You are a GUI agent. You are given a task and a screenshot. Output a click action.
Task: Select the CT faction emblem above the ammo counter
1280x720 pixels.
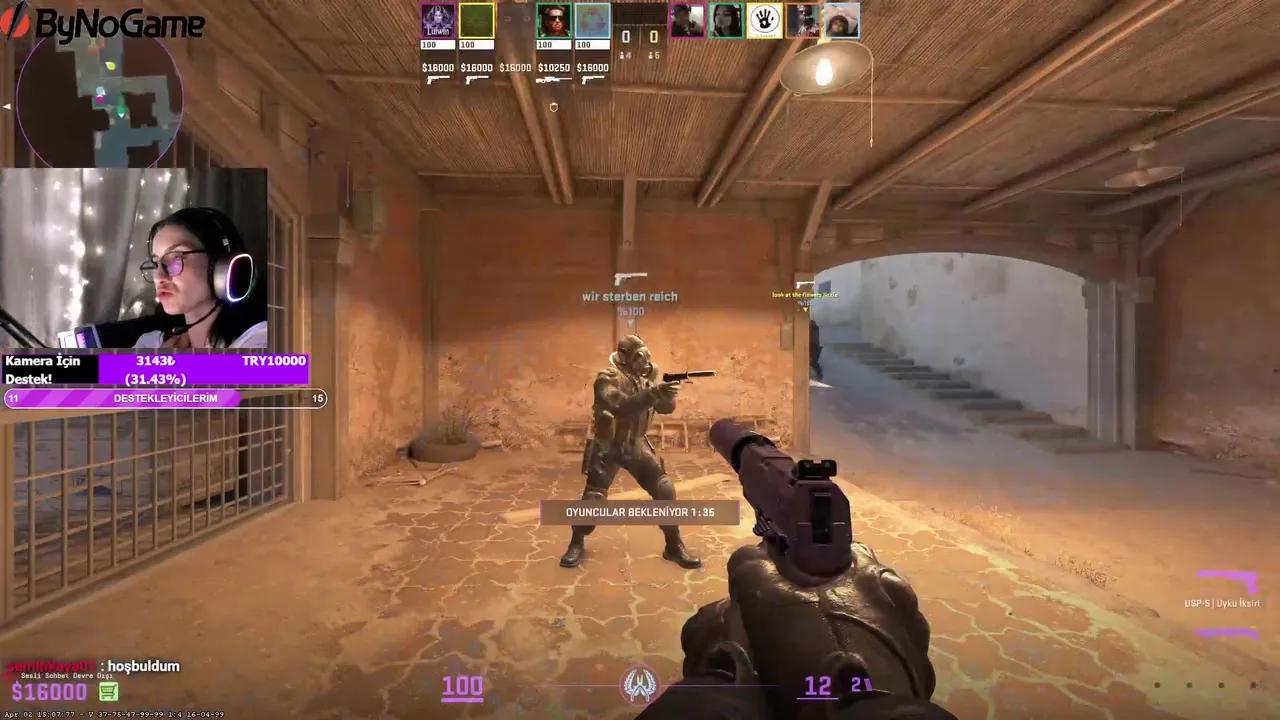point(640,682)
